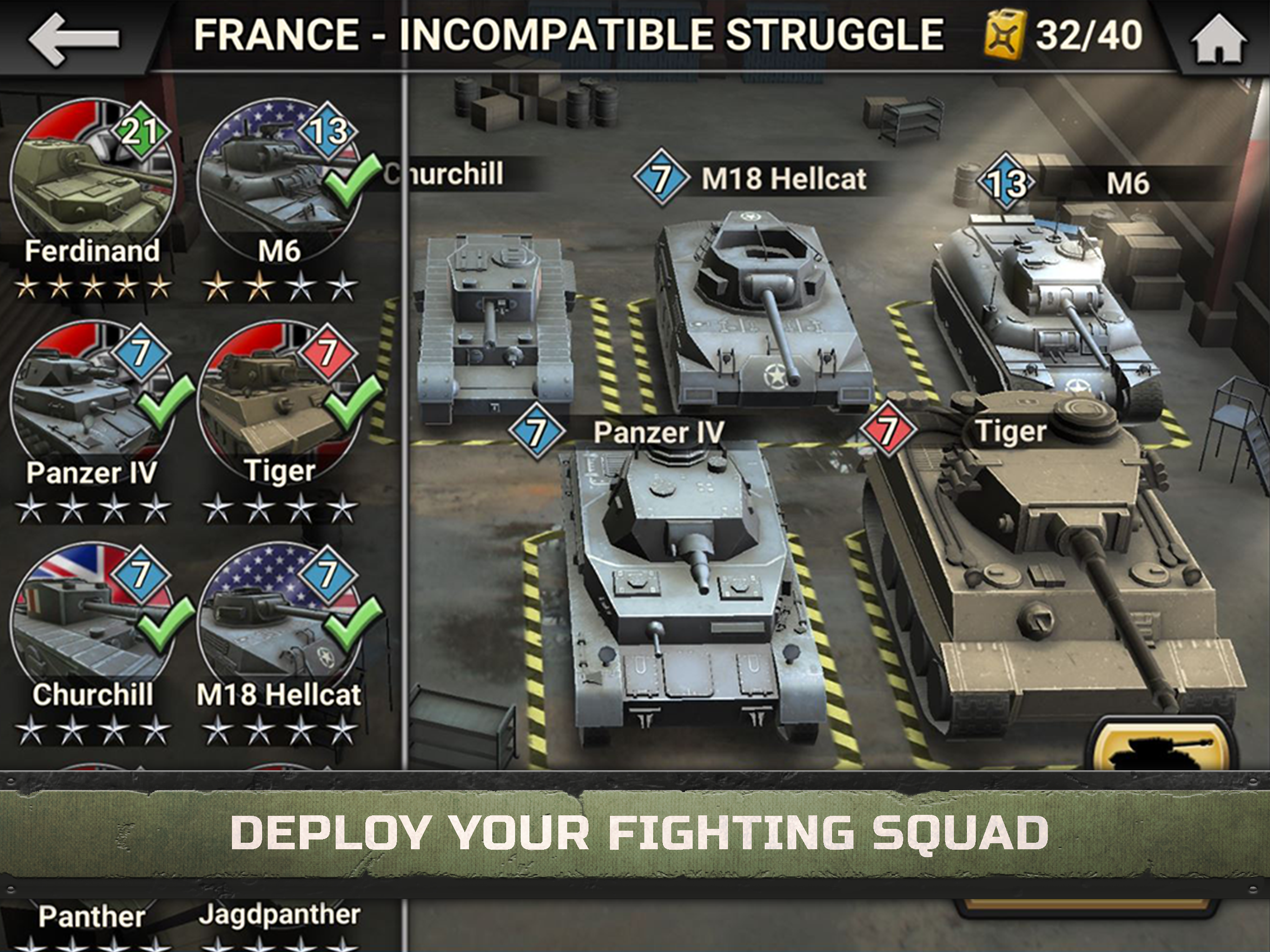Open the Jagdpanther unit entry
The height and width of the screenshot is (952, 1270).
click(x=278, y=913)
